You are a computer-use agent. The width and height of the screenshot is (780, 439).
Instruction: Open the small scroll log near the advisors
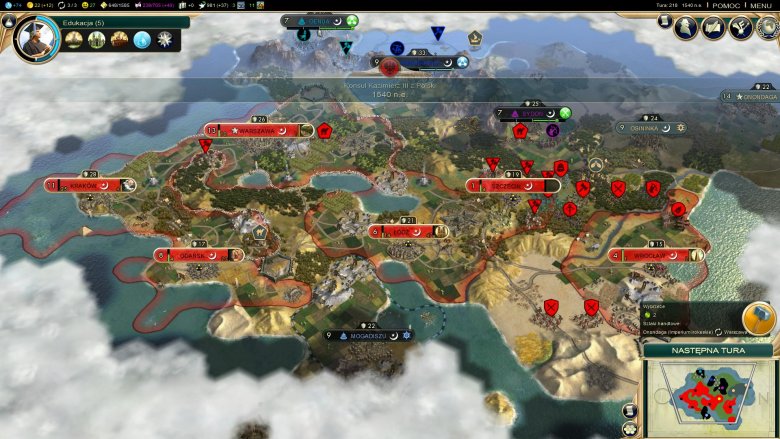[x=665, y=21]
